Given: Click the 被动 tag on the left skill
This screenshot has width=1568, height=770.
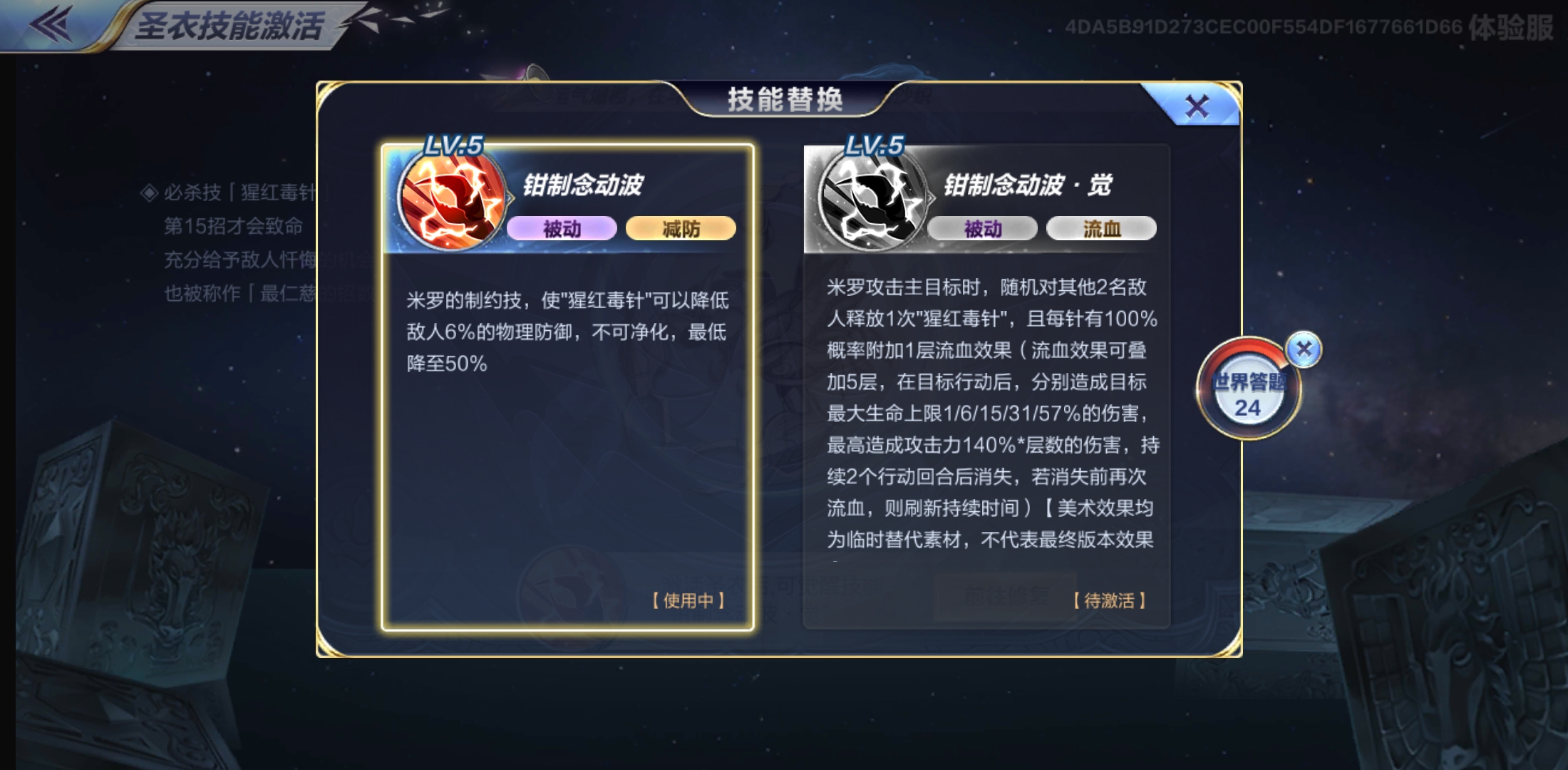Looking at the screenshot, I should (563, 228).
